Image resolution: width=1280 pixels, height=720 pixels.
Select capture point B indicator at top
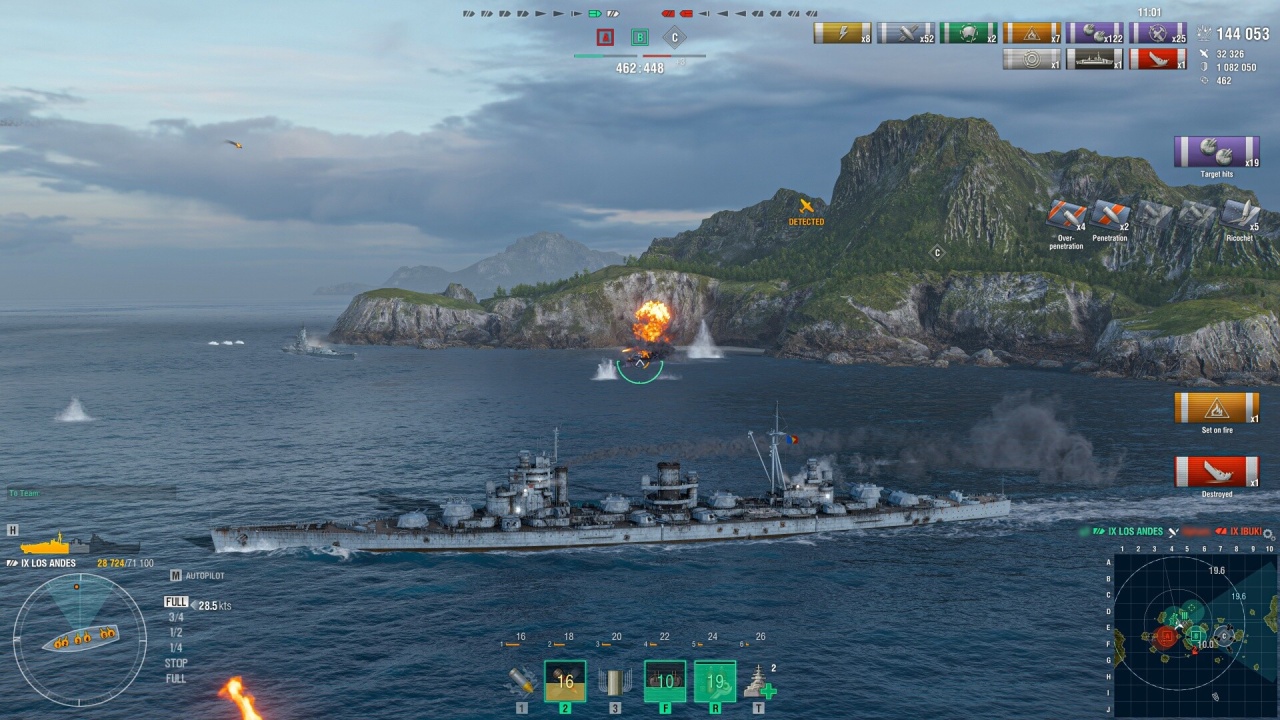639,38
